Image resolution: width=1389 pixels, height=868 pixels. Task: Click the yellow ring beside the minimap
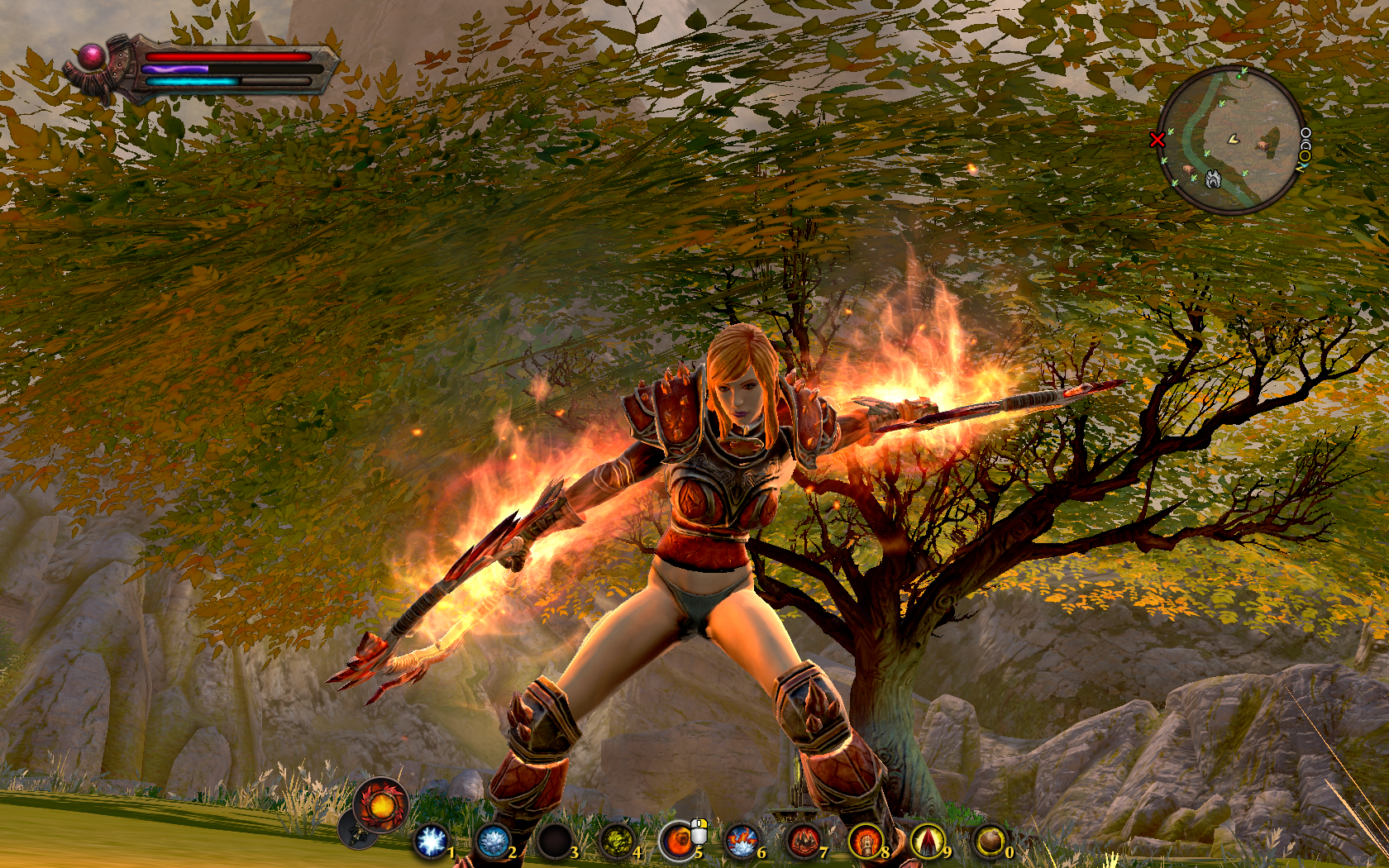point(1305,155)
